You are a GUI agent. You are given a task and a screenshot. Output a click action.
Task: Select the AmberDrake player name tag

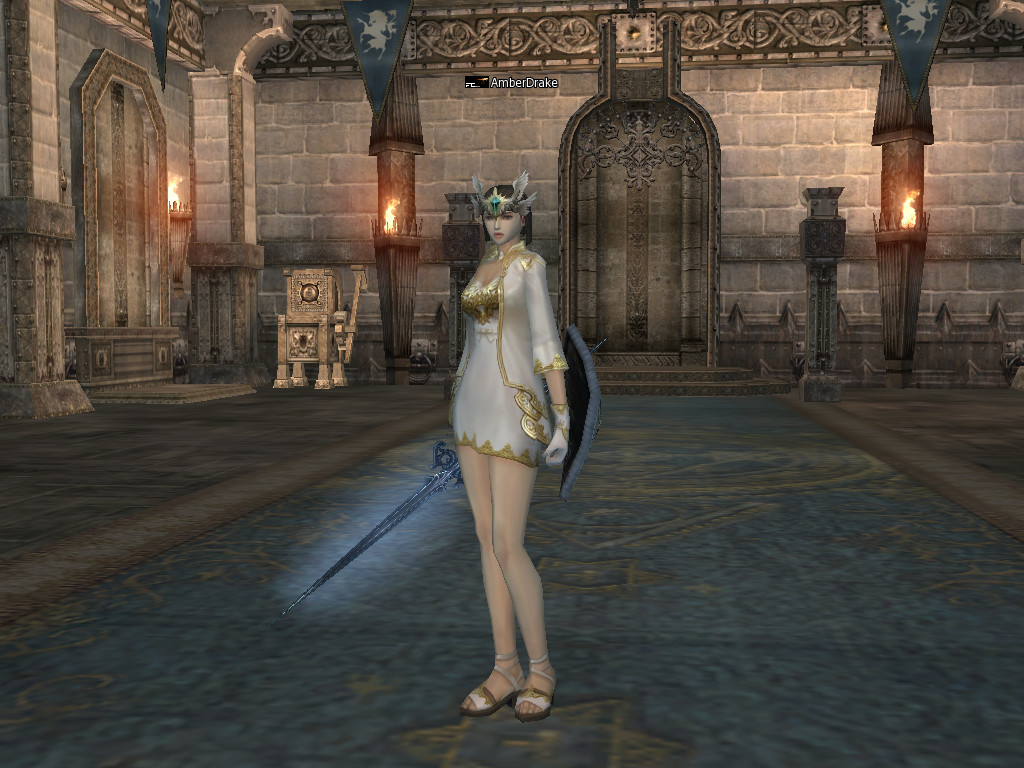(523, 82)
